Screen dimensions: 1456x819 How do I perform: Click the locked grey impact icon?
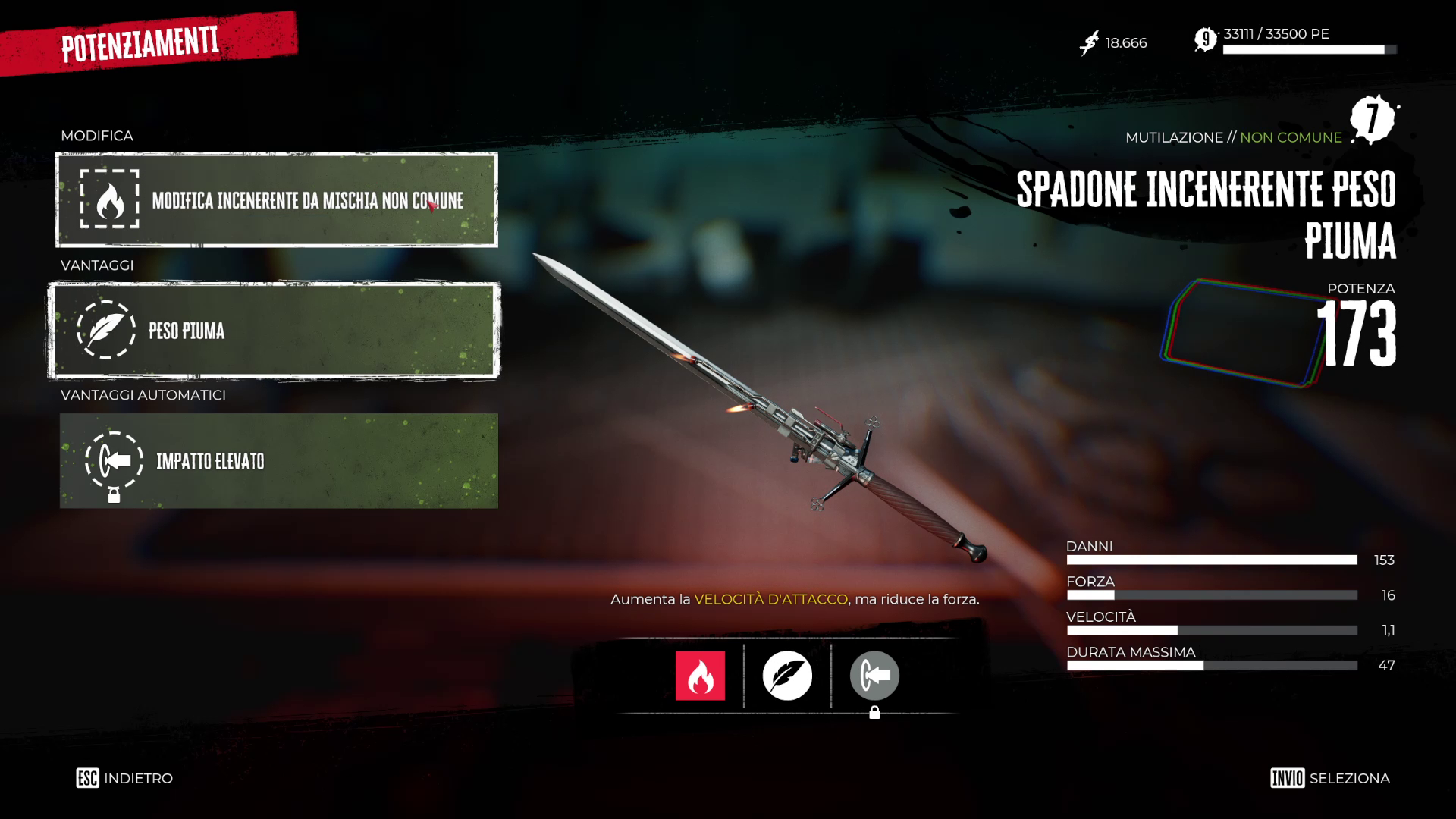(x=874, y=676)
